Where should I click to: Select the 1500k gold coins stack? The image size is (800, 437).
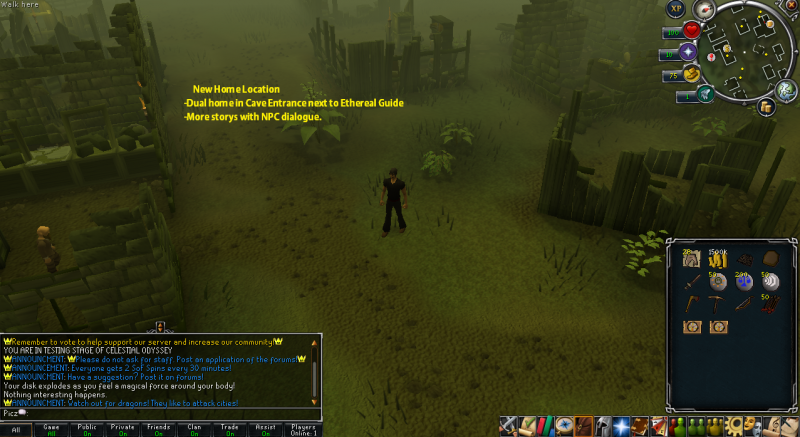tap(718, 260)
